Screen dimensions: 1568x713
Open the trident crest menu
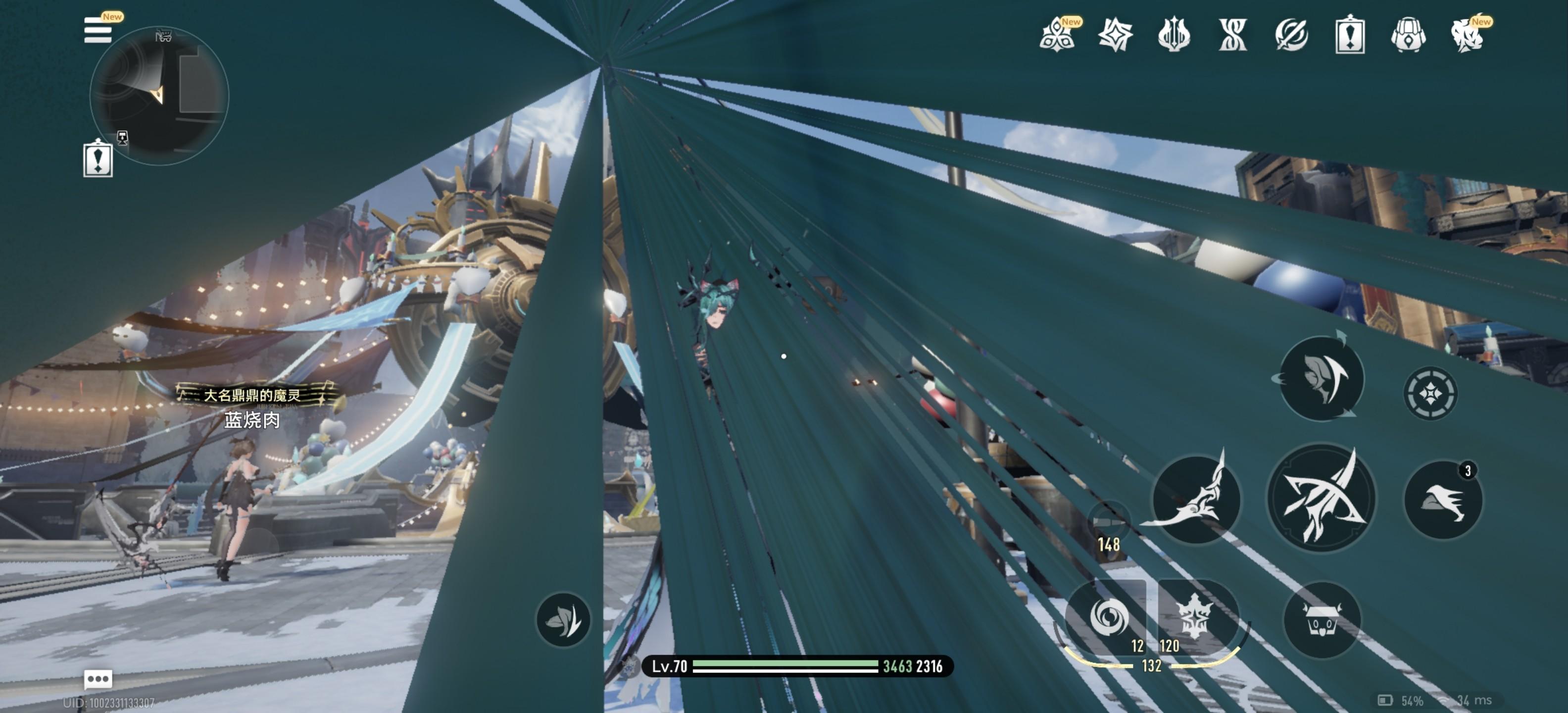pos(1174,35)
